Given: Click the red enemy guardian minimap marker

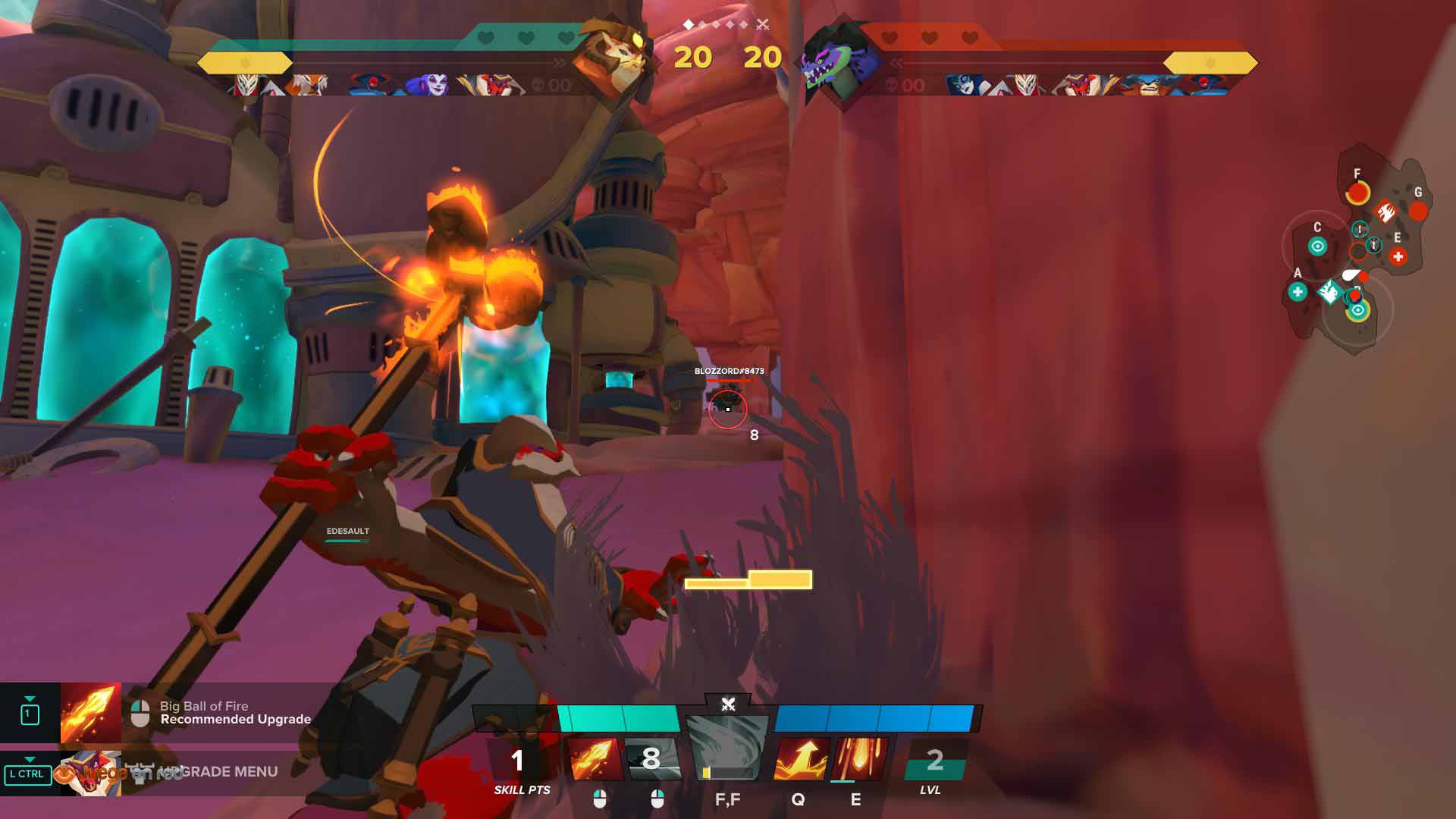Looking at the screenshot, I should point(1385,212).
